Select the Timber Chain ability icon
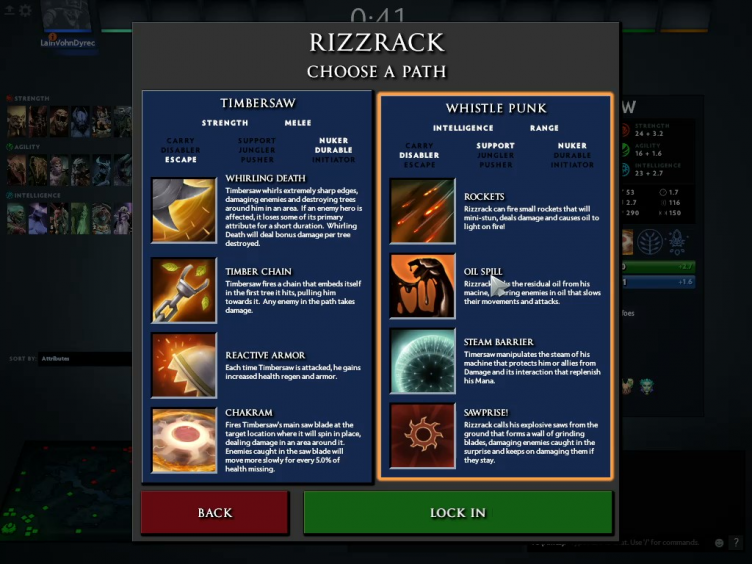The image size is (752, 564). pyautogui.click(x=184, y=290)
